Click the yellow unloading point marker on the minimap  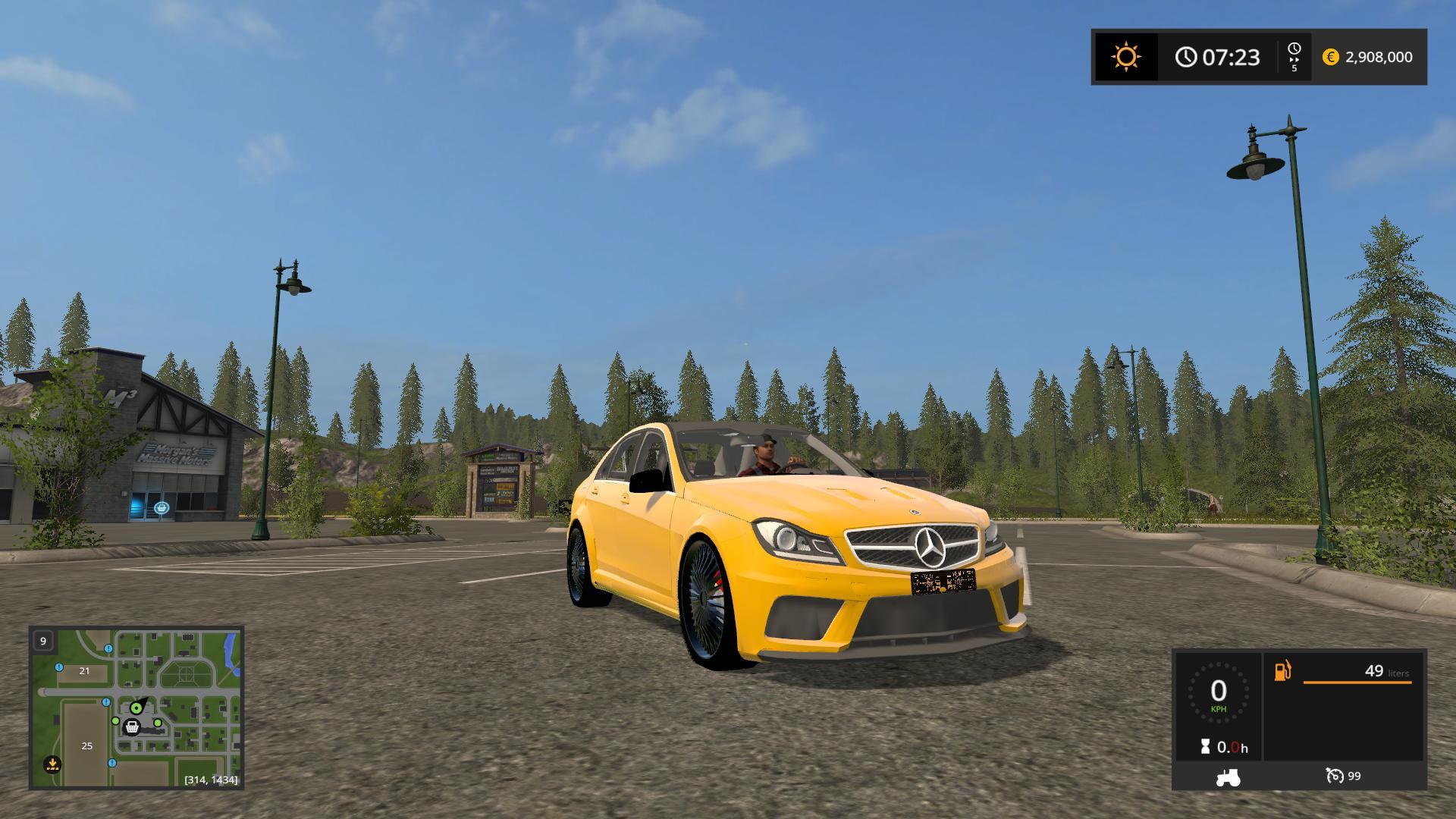point(52,764)
